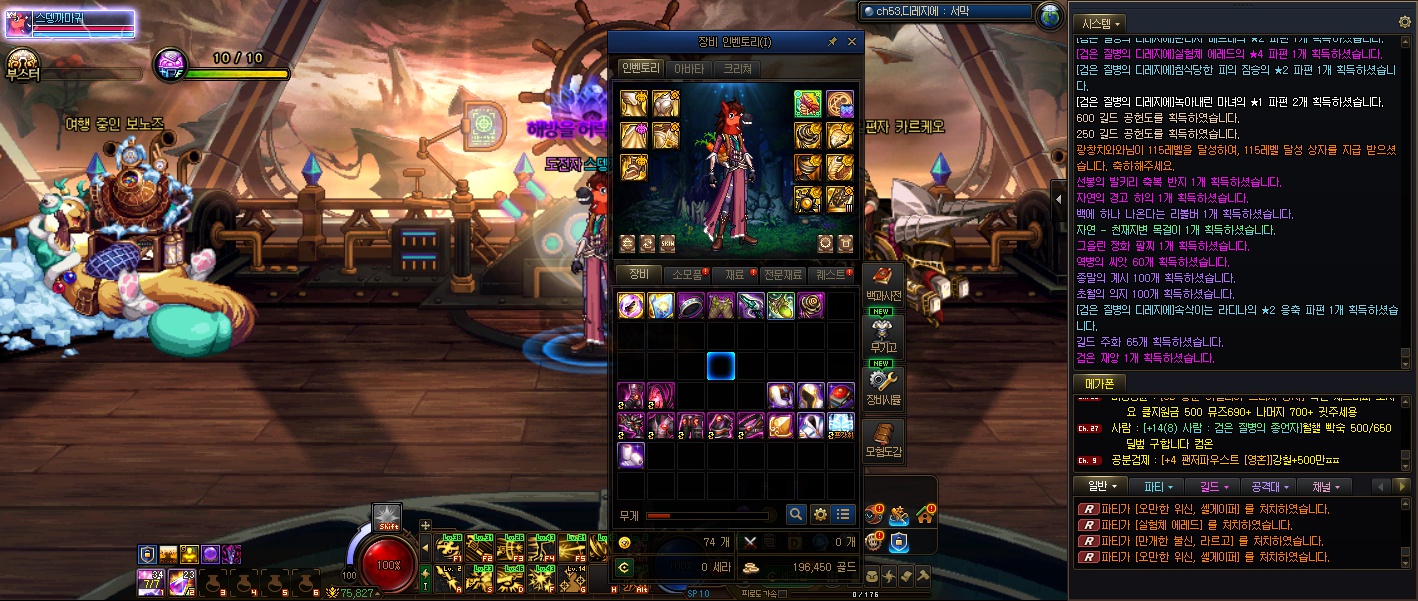Open the 백과사전 encyclopedia button
The image size is (1418, 601).
pos(883,285)
